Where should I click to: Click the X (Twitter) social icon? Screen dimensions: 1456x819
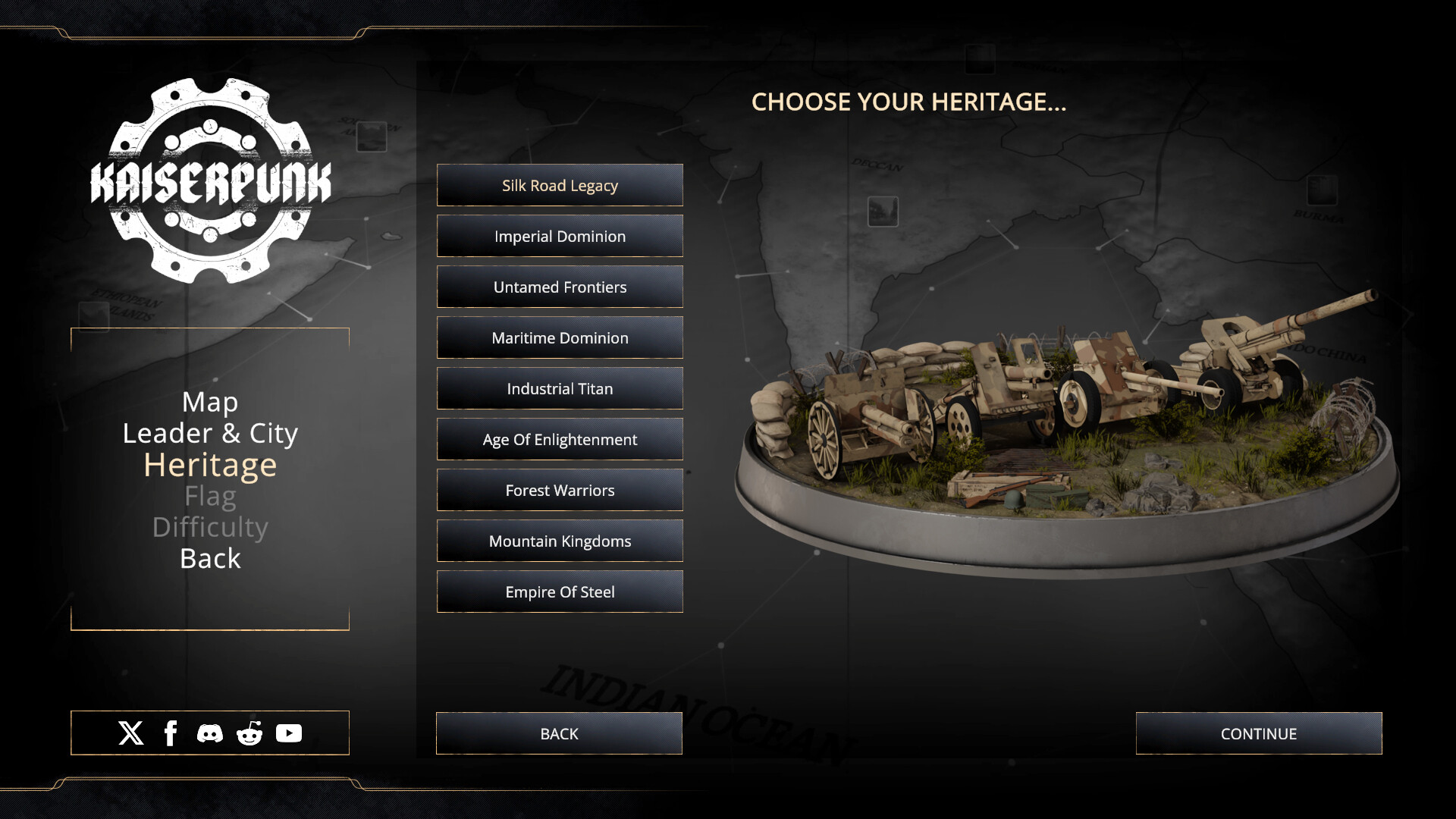coord(130,733)
